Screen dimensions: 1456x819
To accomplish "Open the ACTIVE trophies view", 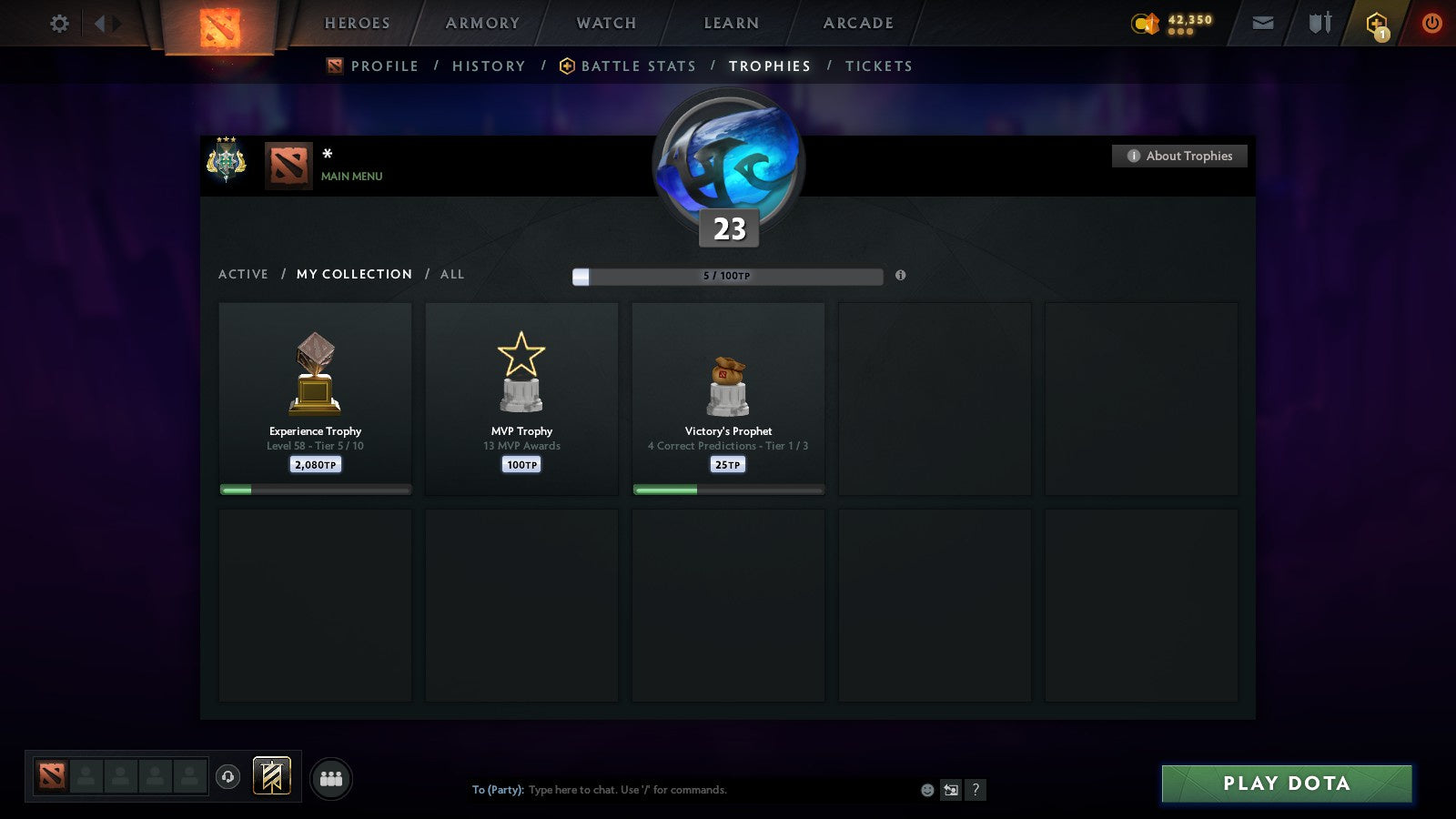I will [243, 274].
